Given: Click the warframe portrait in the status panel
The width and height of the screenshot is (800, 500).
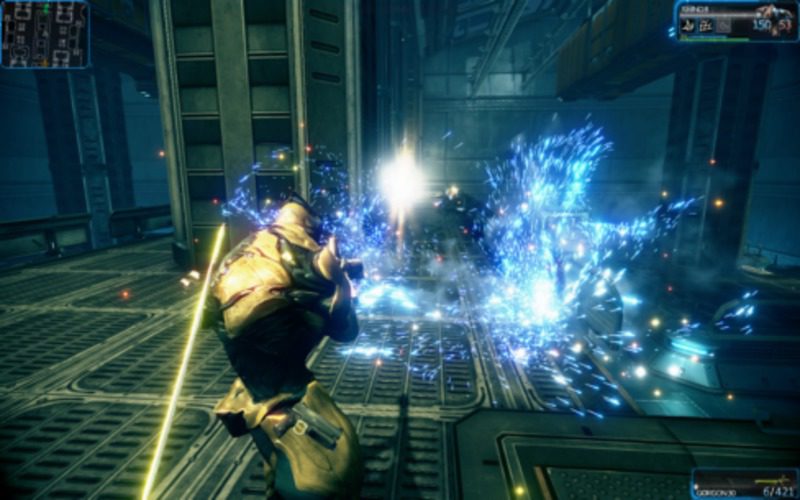Looking at the screenshot, I should tap(776, 20).
